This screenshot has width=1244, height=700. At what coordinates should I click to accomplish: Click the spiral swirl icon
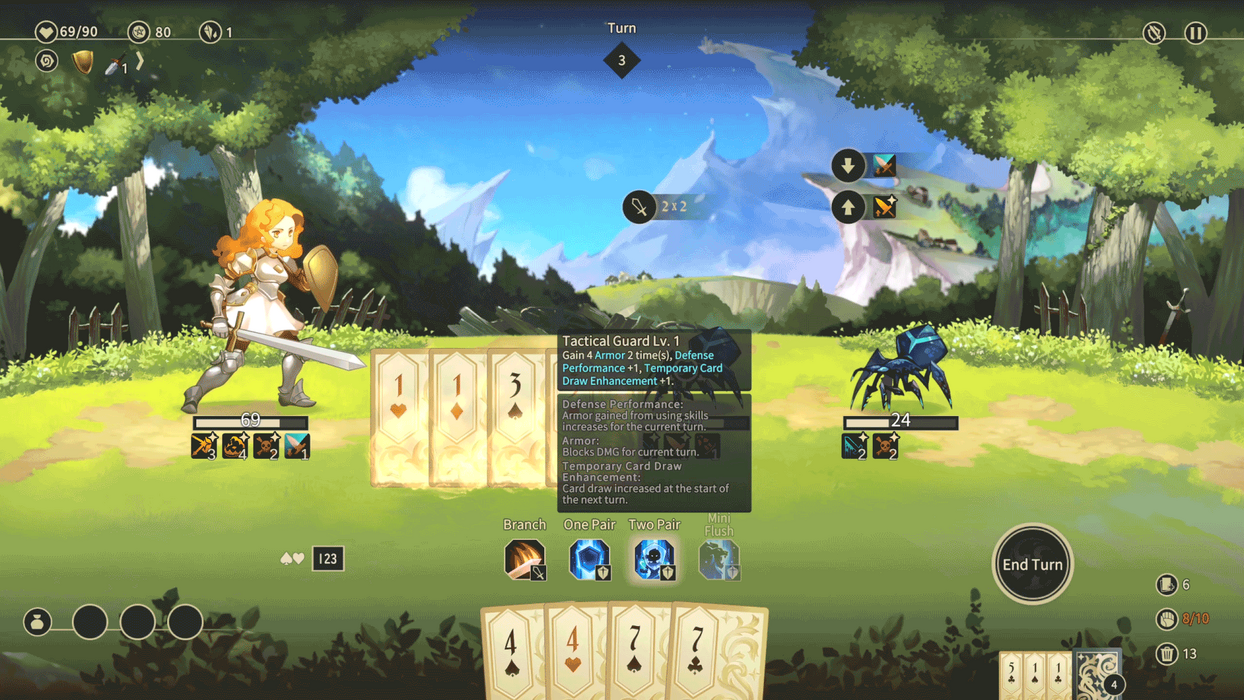click(x=47, y=62)
